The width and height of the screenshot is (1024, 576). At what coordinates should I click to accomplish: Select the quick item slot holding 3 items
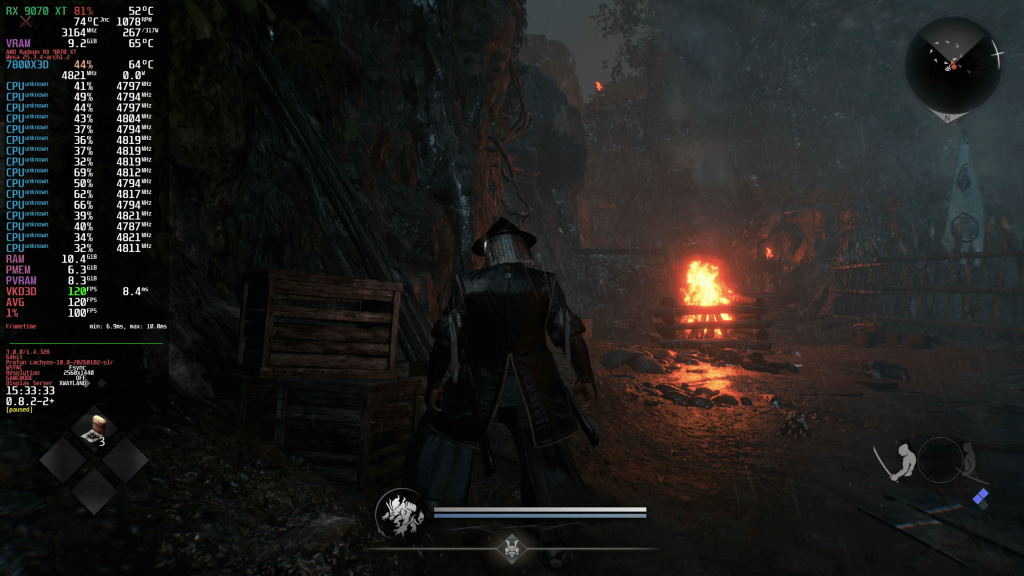coord(95,429)
